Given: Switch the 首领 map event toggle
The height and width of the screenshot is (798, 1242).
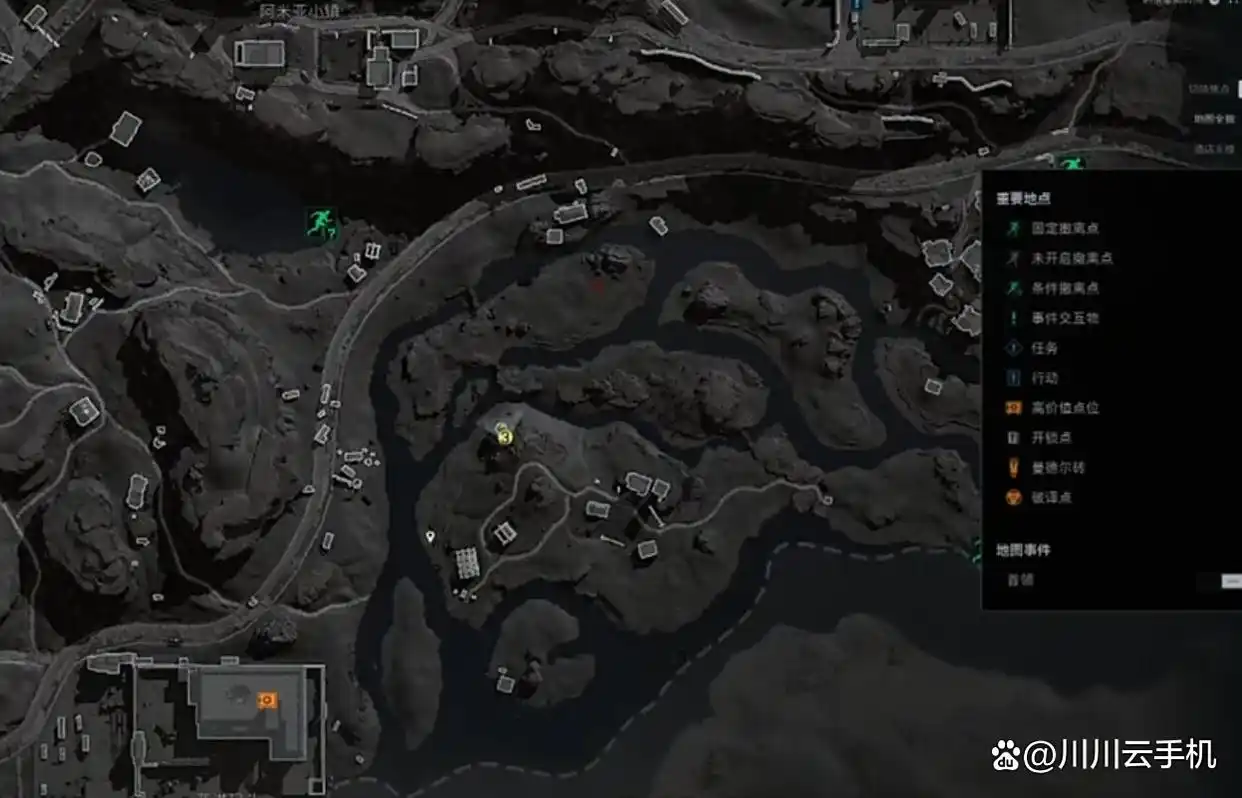Looking at the screenshot, I should pos(1230,580).
